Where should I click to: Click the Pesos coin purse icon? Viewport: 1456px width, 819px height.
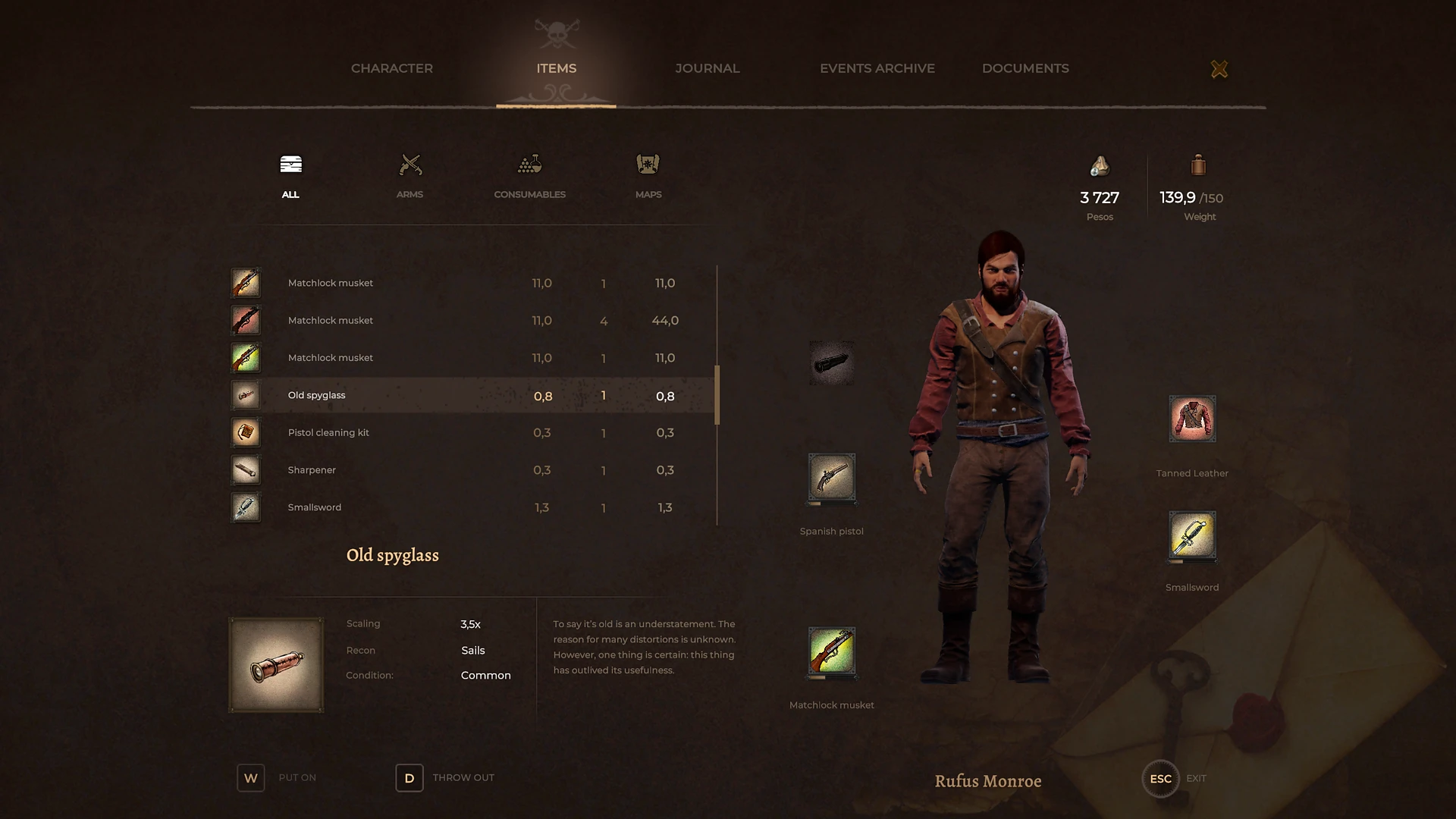[x=1100, y=165]
